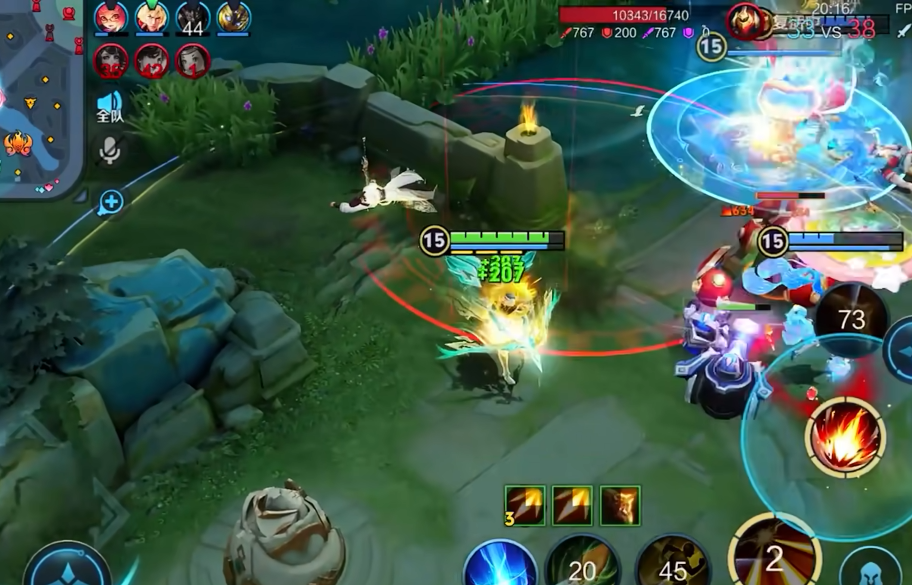This screenshot has height=585, width=912.
Task: Open the quick chat plus bubble
Action: coord(110,203)
